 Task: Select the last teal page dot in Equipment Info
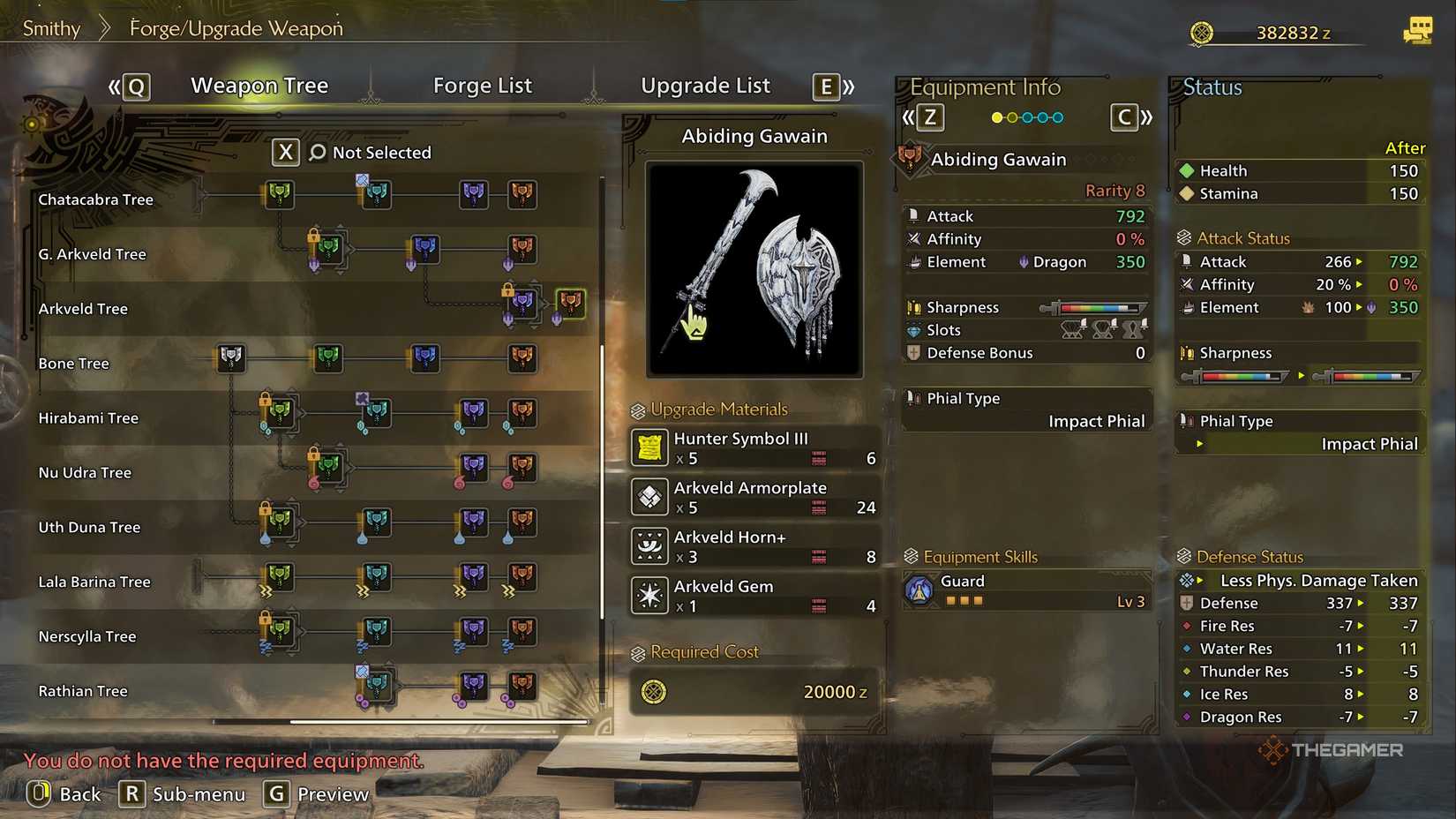point(1055,116)
